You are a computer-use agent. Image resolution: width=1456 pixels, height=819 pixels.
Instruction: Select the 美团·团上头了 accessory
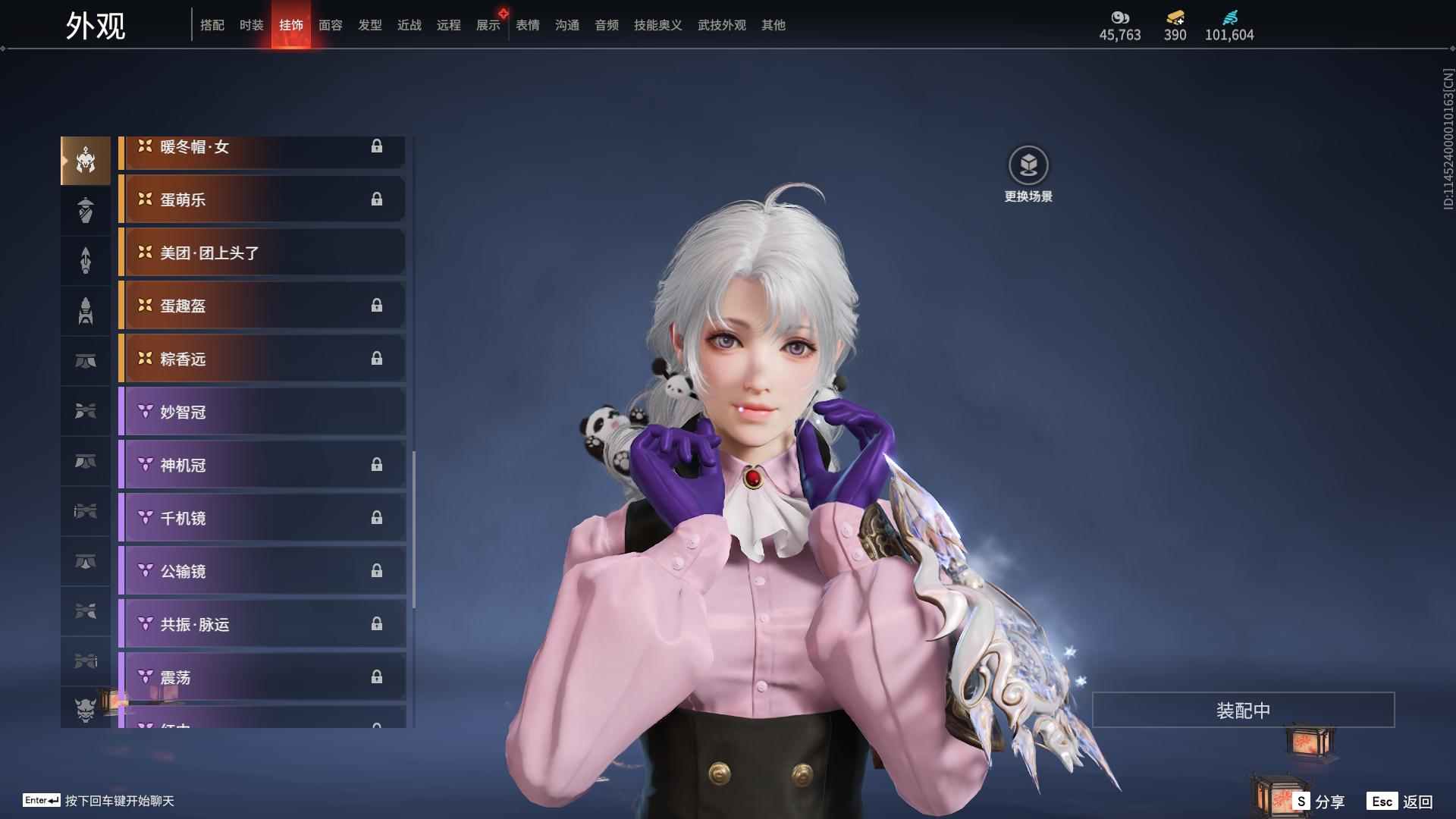pyautogui.click(x=262, y=253)
